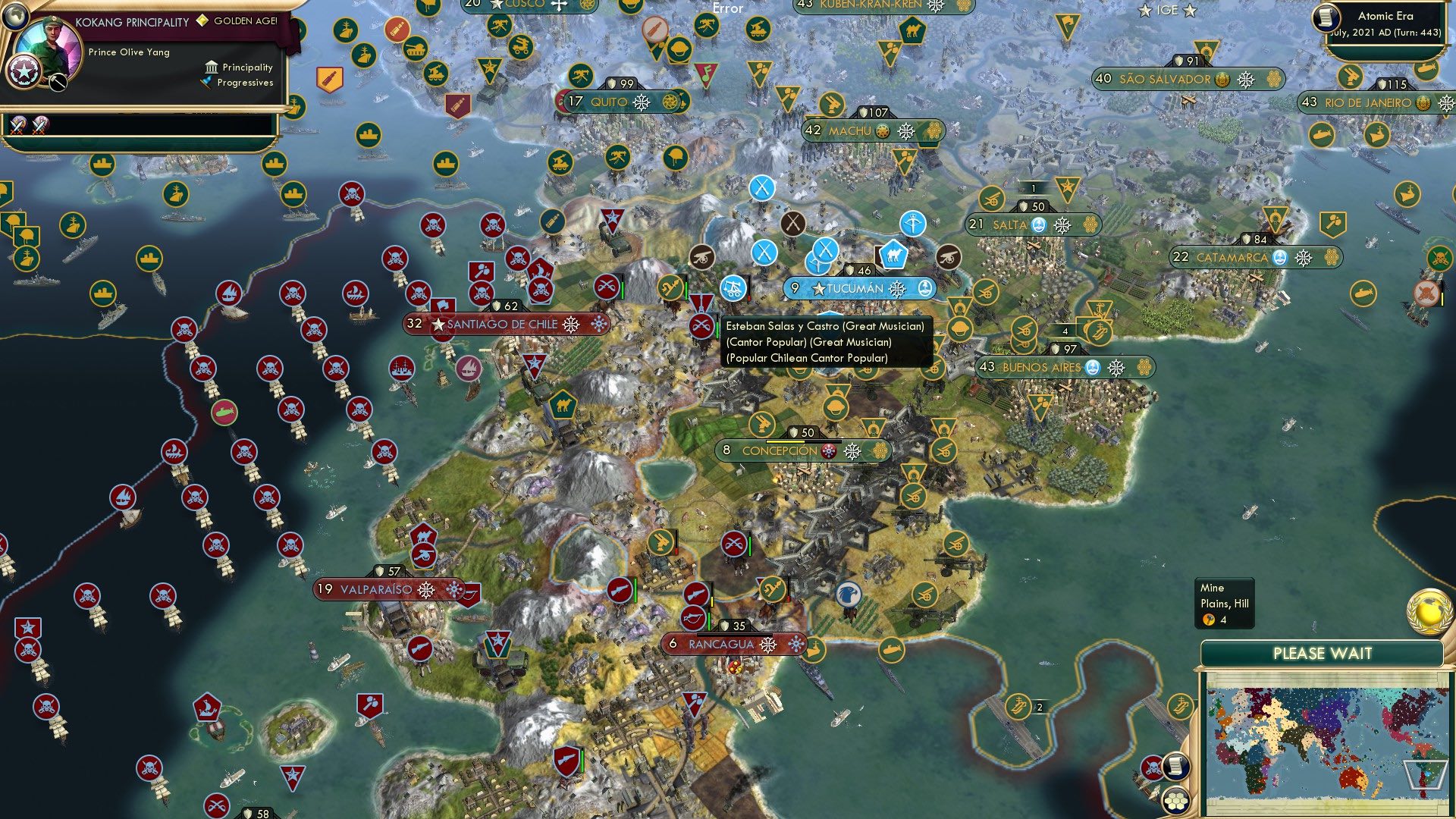Expand the Rancagua city banner

click(x=720, y=644)
